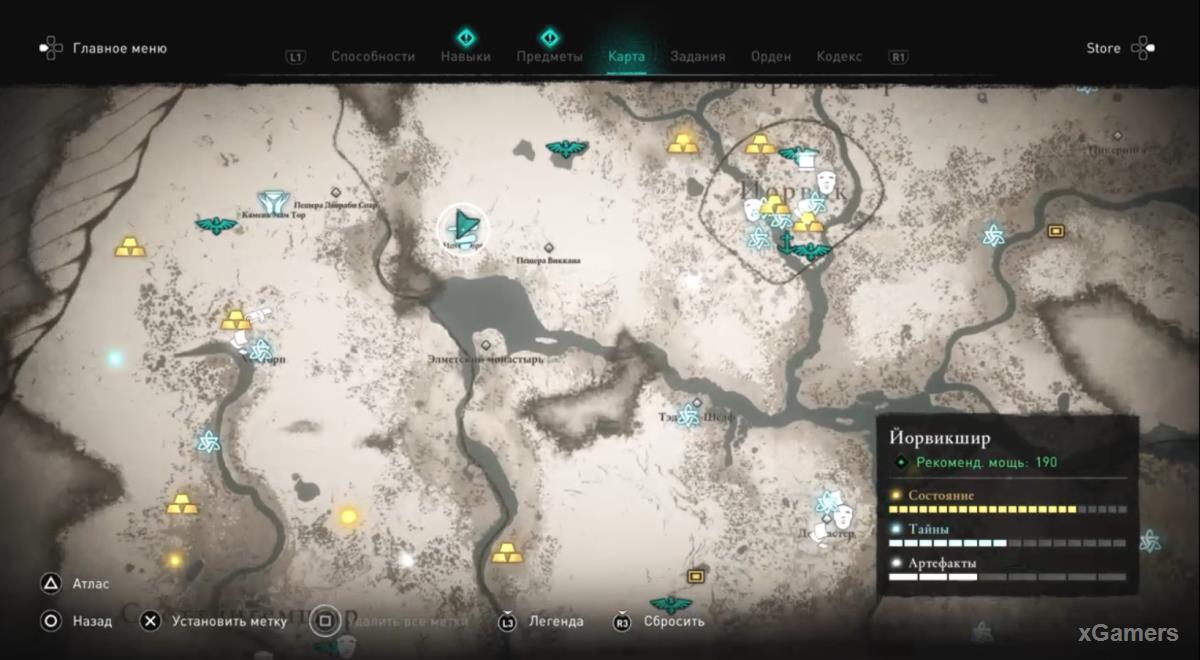1200x660 pixels.
Task: Click the anchor harbor icon in Йорвик
Action: (x=785, y=241)
